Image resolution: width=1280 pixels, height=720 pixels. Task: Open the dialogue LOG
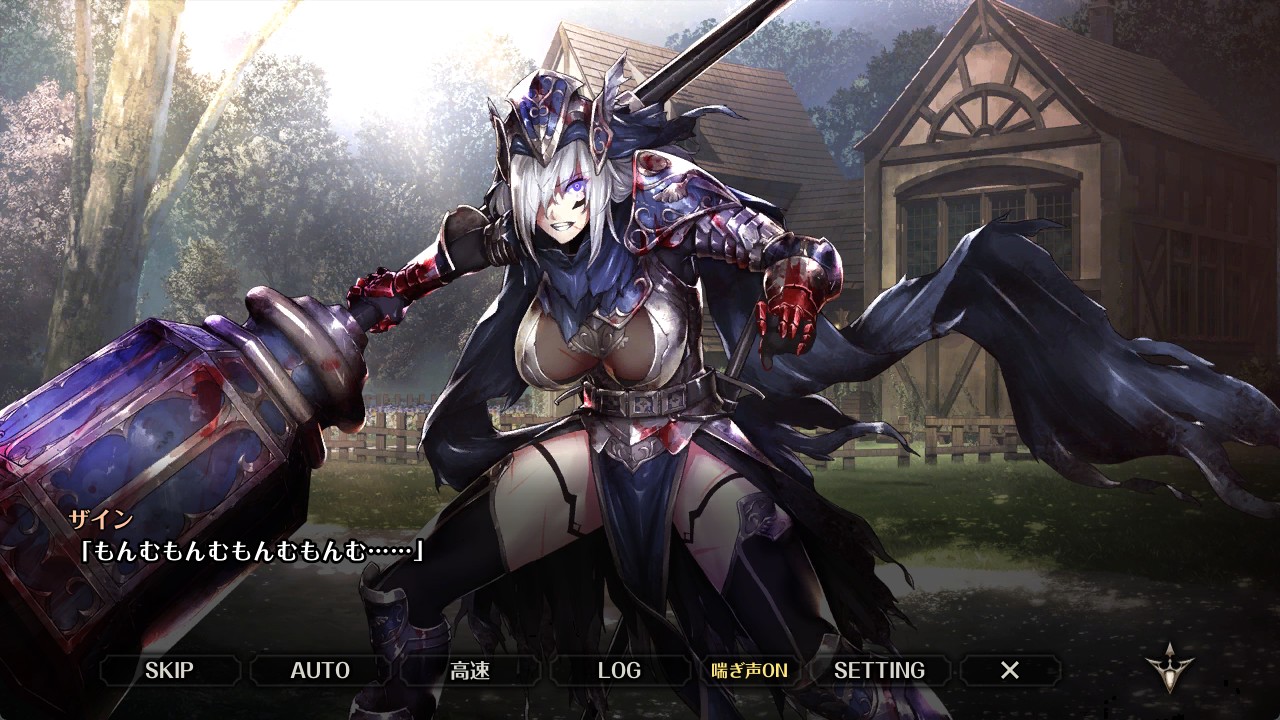click(619, 670)
